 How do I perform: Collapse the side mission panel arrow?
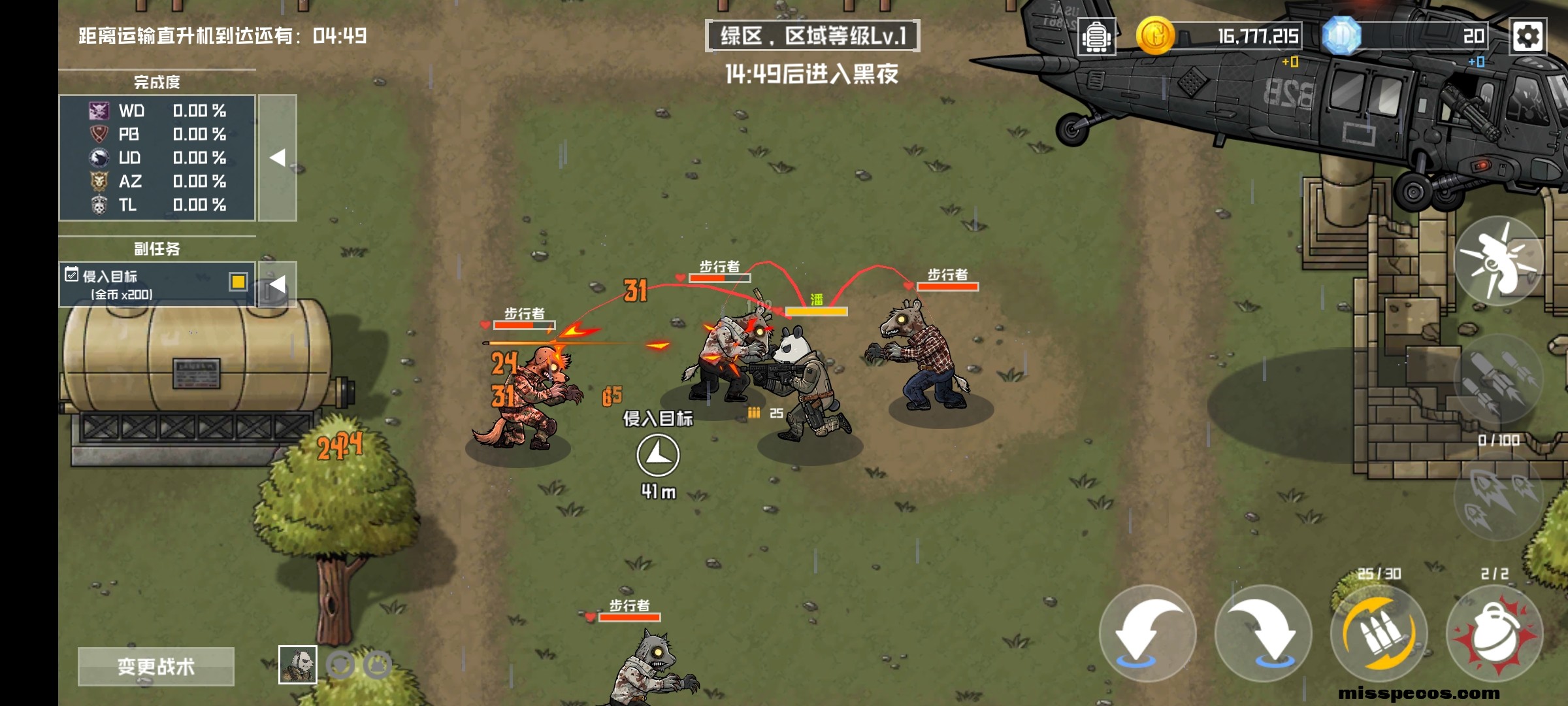[278, 284]
